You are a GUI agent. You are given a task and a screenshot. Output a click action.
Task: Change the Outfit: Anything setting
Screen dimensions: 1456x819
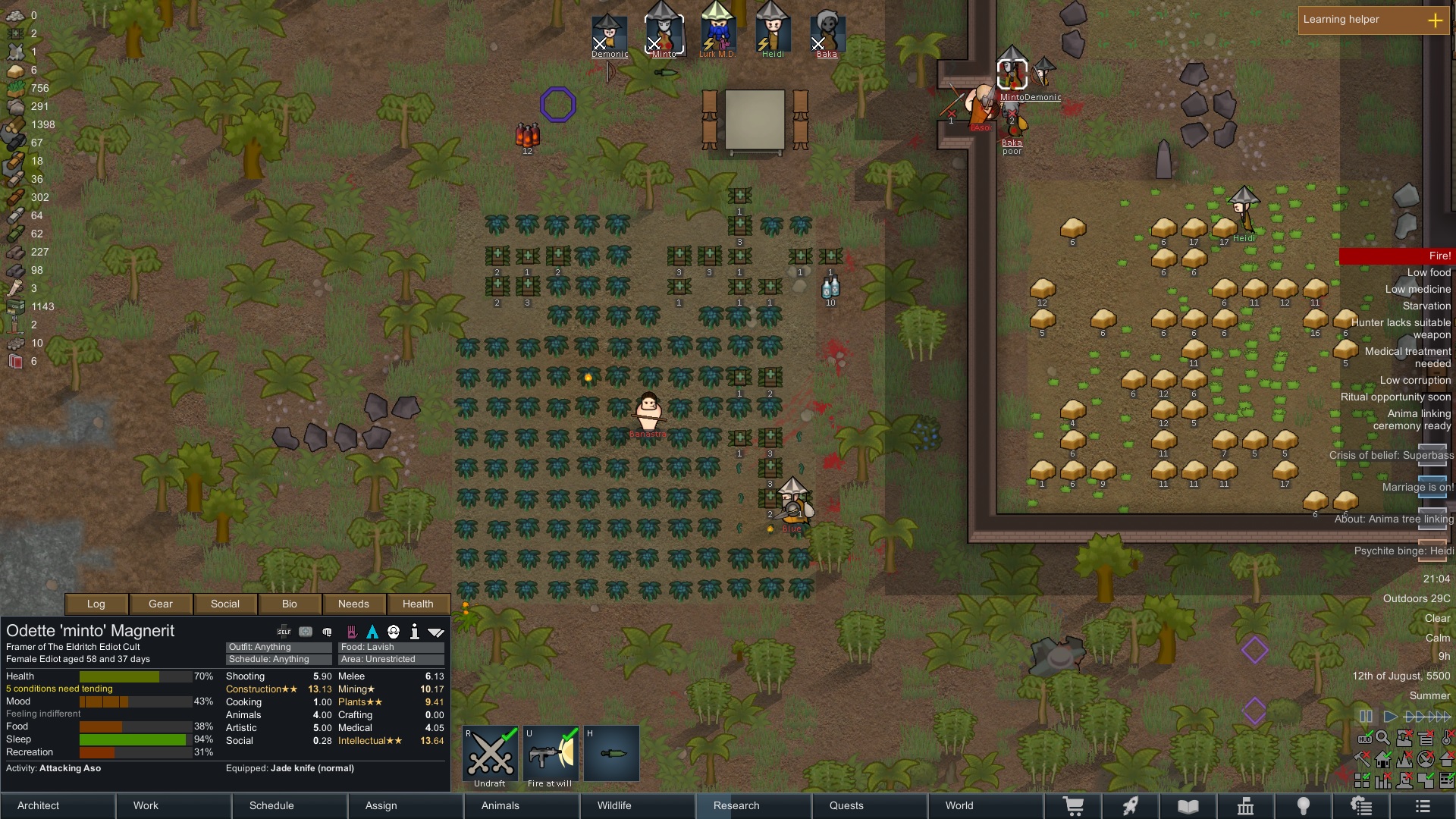[x=278, y=647]
